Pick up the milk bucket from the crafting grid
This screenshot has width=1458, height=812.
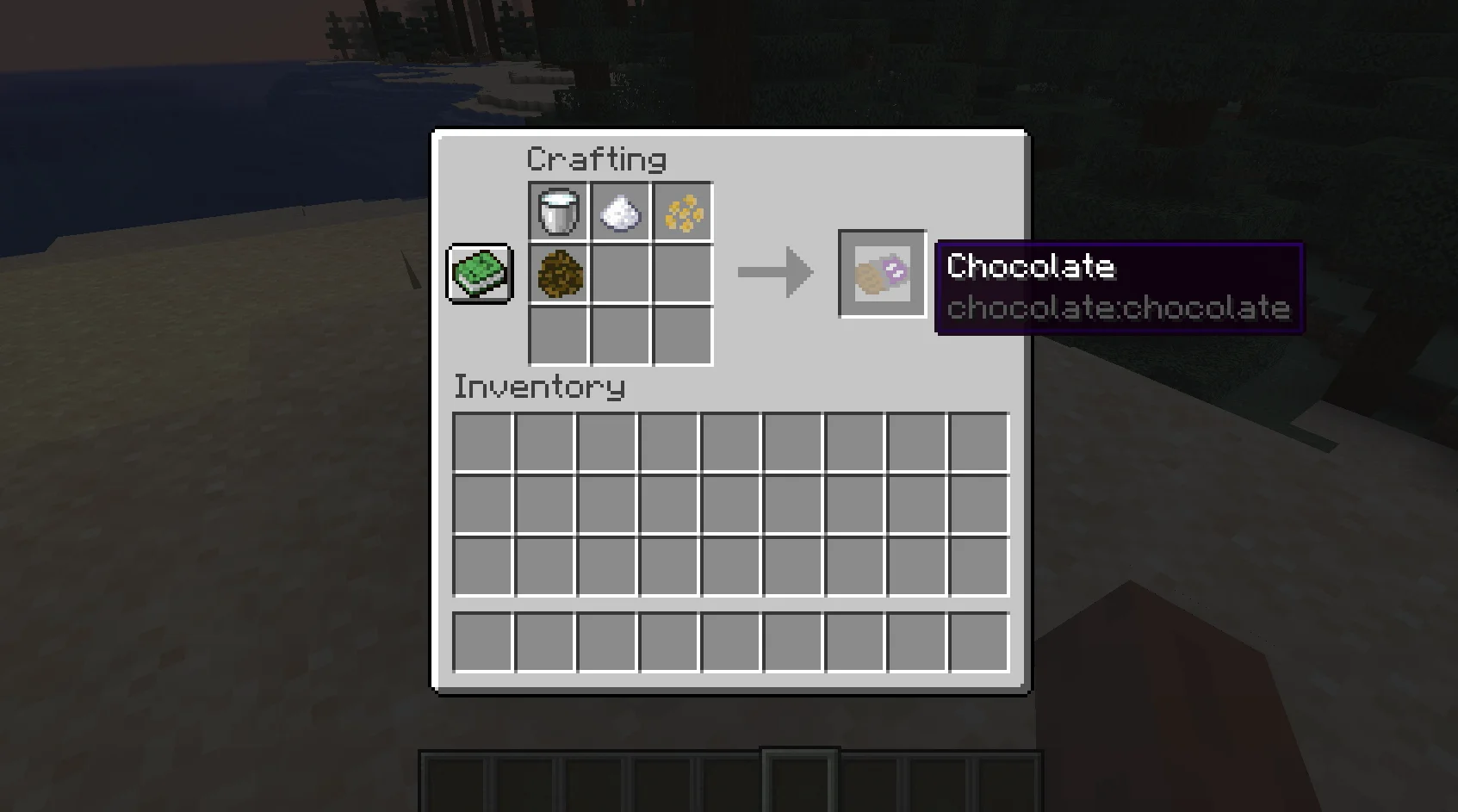(x=558, y=211)
